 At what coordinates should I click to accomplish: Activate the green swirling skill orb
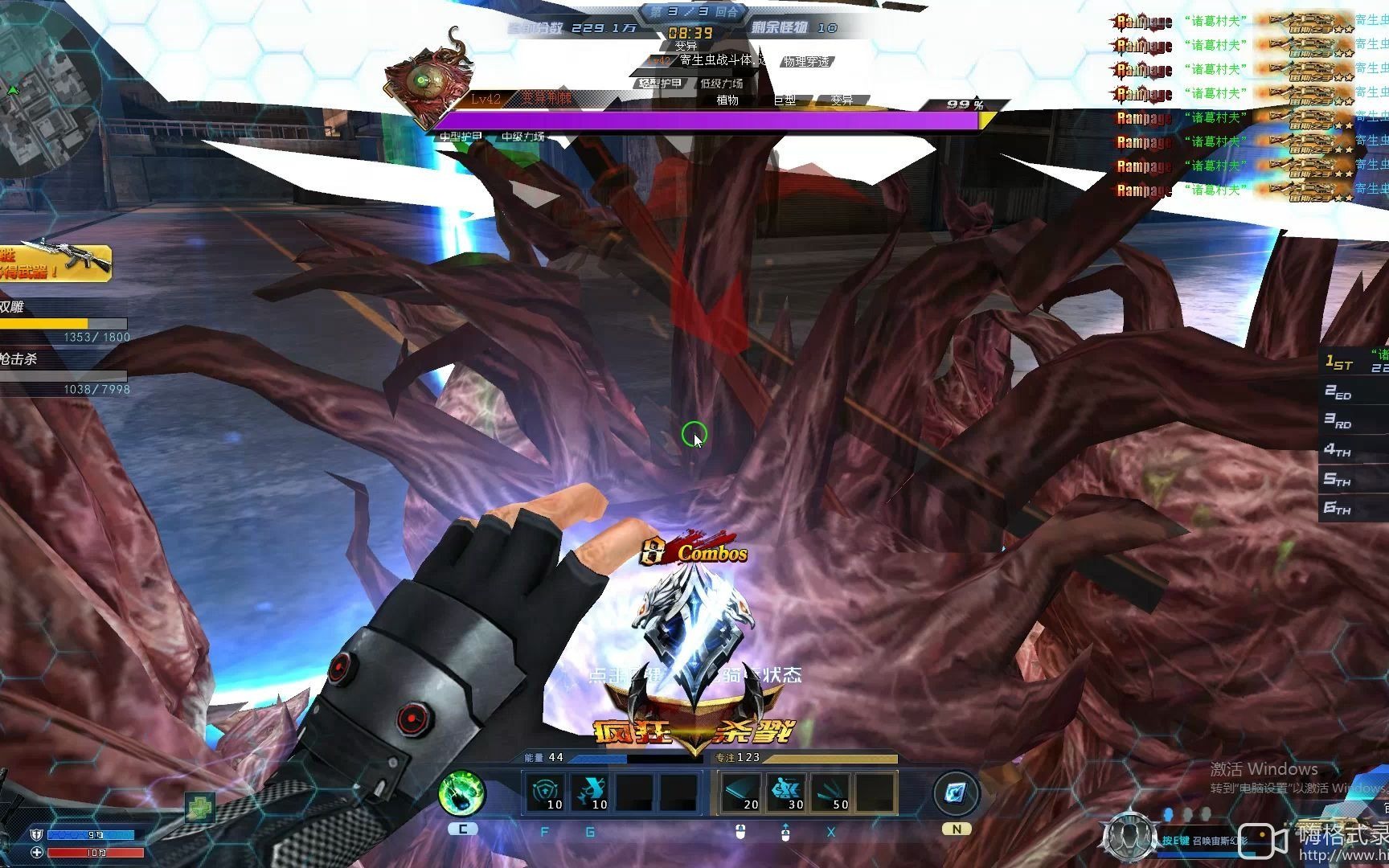[x=462, y=793]
